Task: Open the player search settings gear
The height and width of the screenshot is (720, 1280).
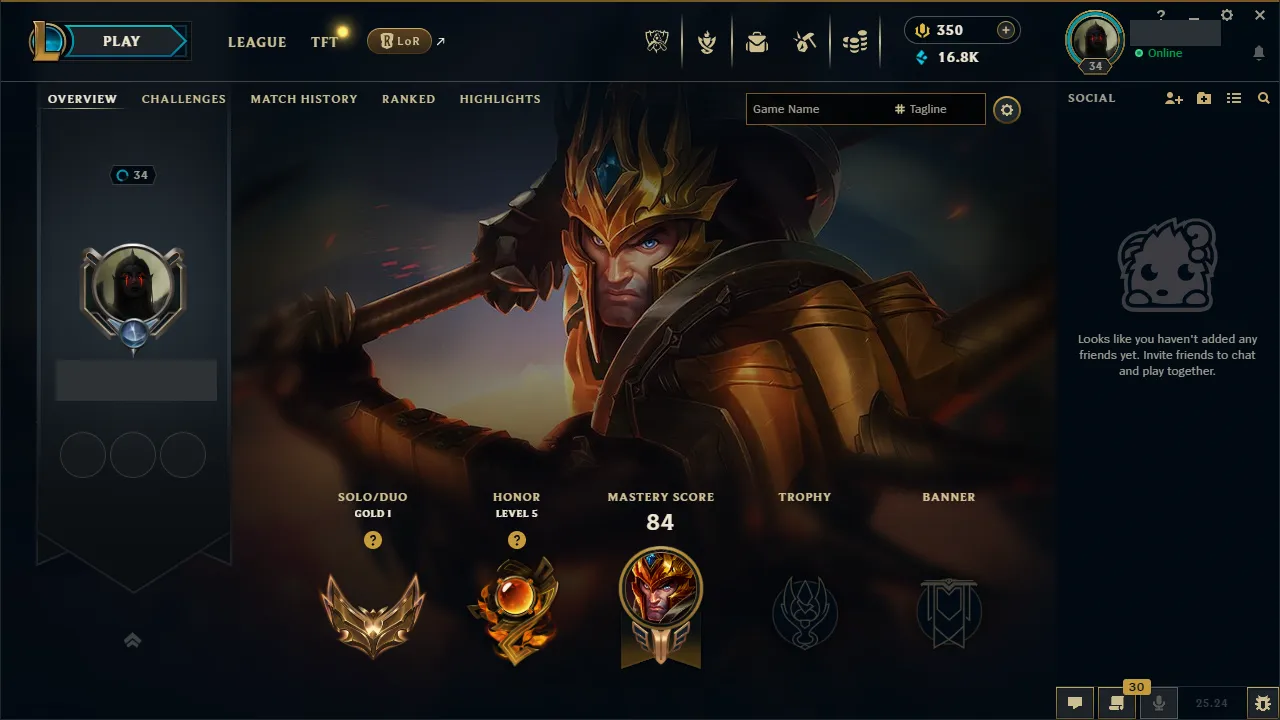Action: tap(1007, 110)
